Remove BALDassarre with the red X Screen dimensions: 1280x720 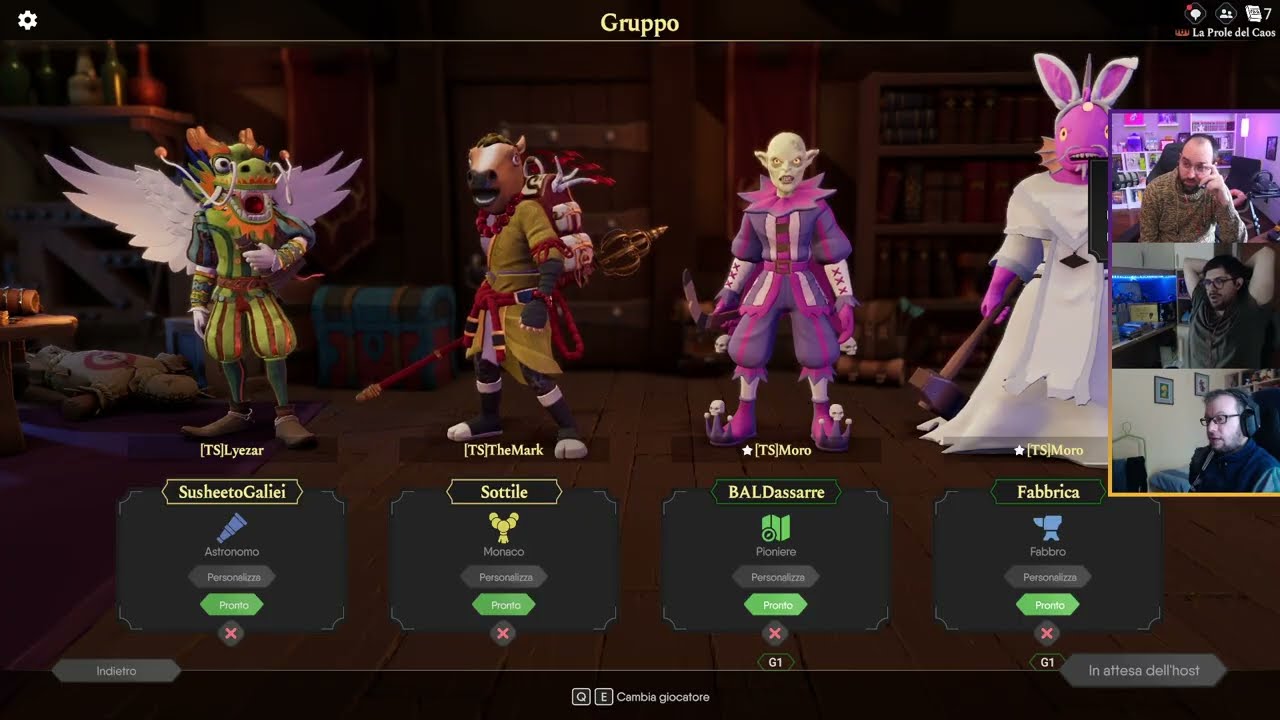click(x=775, y=633)
